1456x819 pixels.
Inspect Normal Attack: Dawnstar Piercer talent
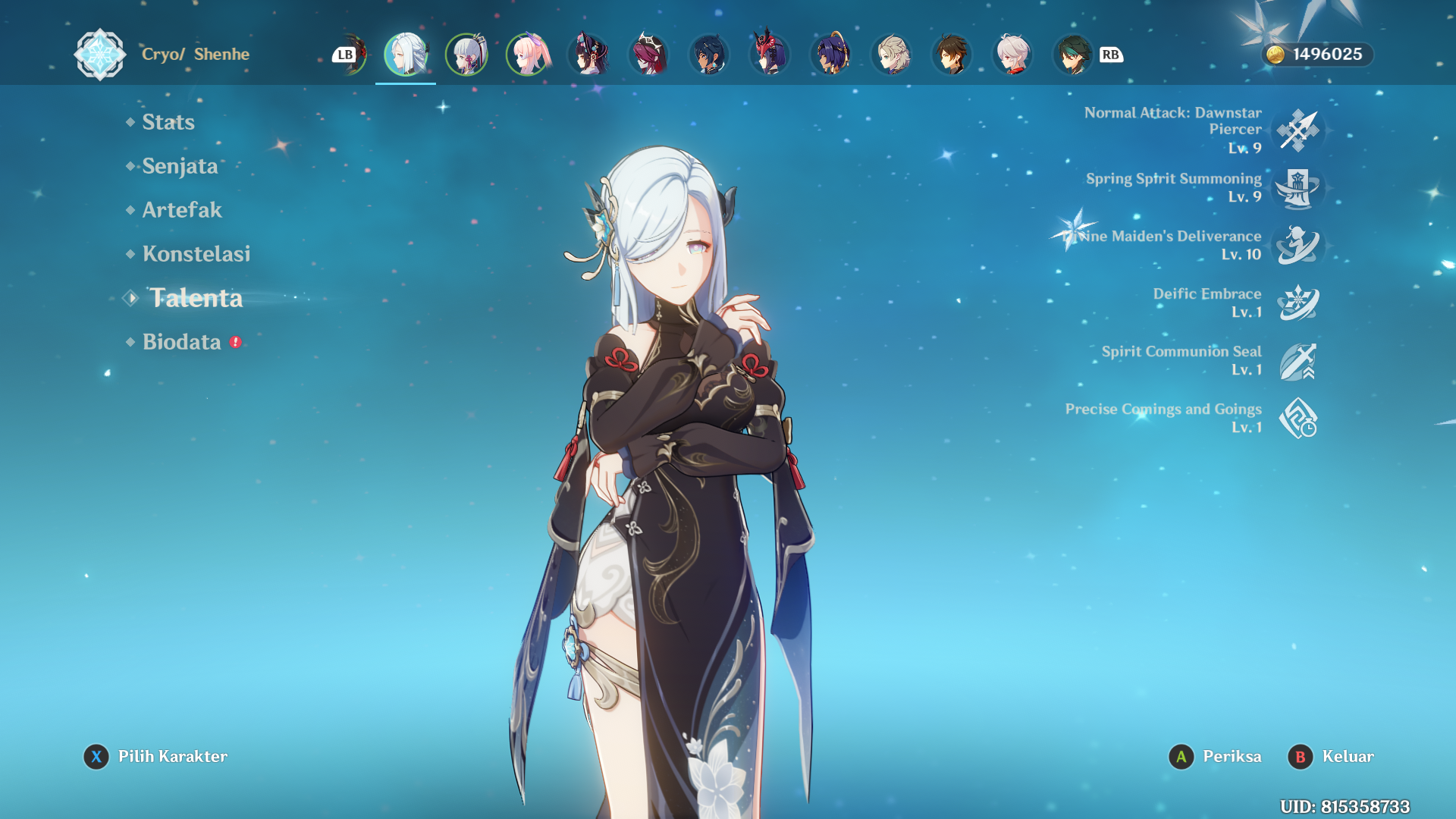pyautogui.click(x=1298, y=130)
